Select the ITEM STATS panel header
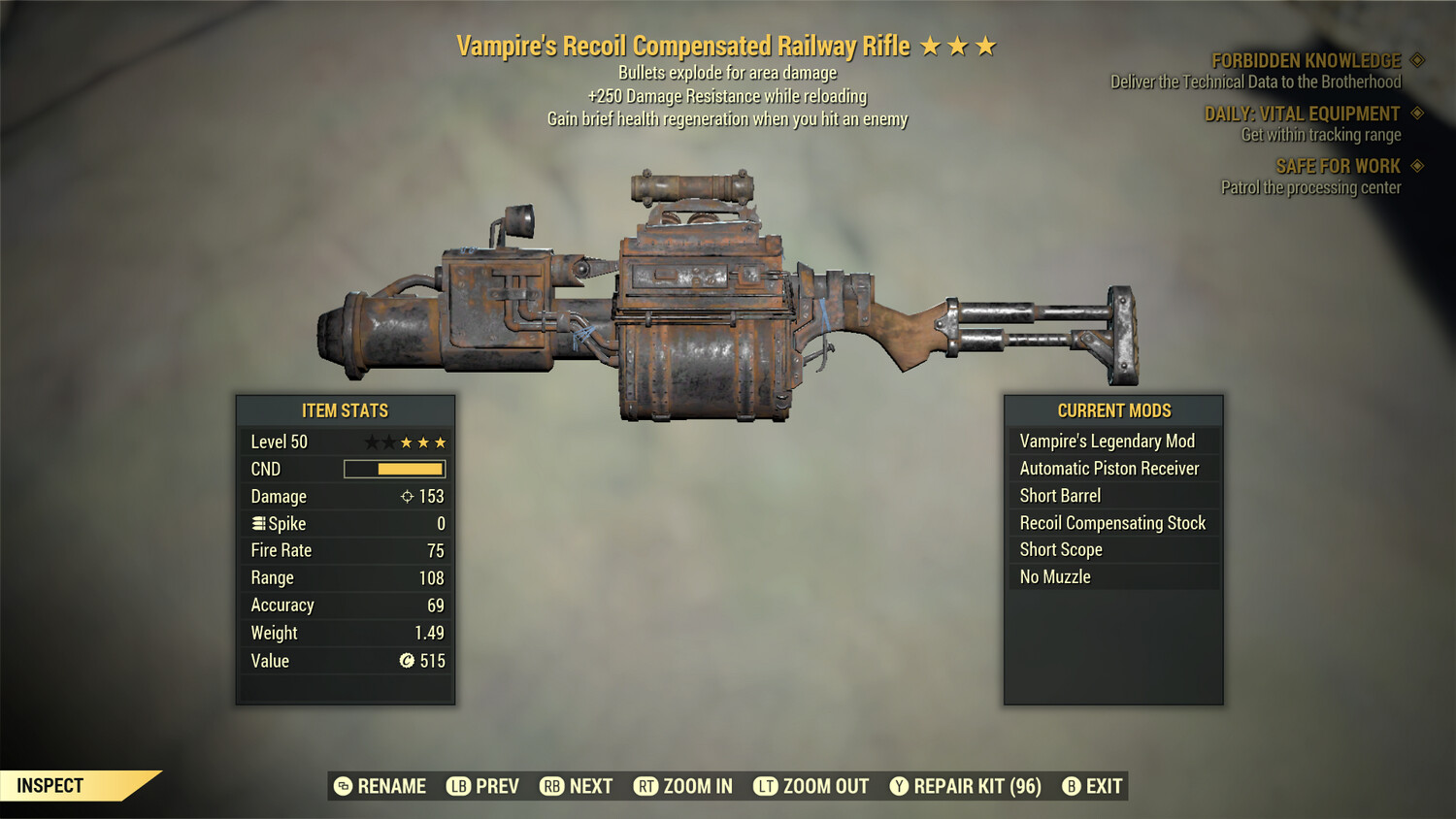 coord(345,410)
